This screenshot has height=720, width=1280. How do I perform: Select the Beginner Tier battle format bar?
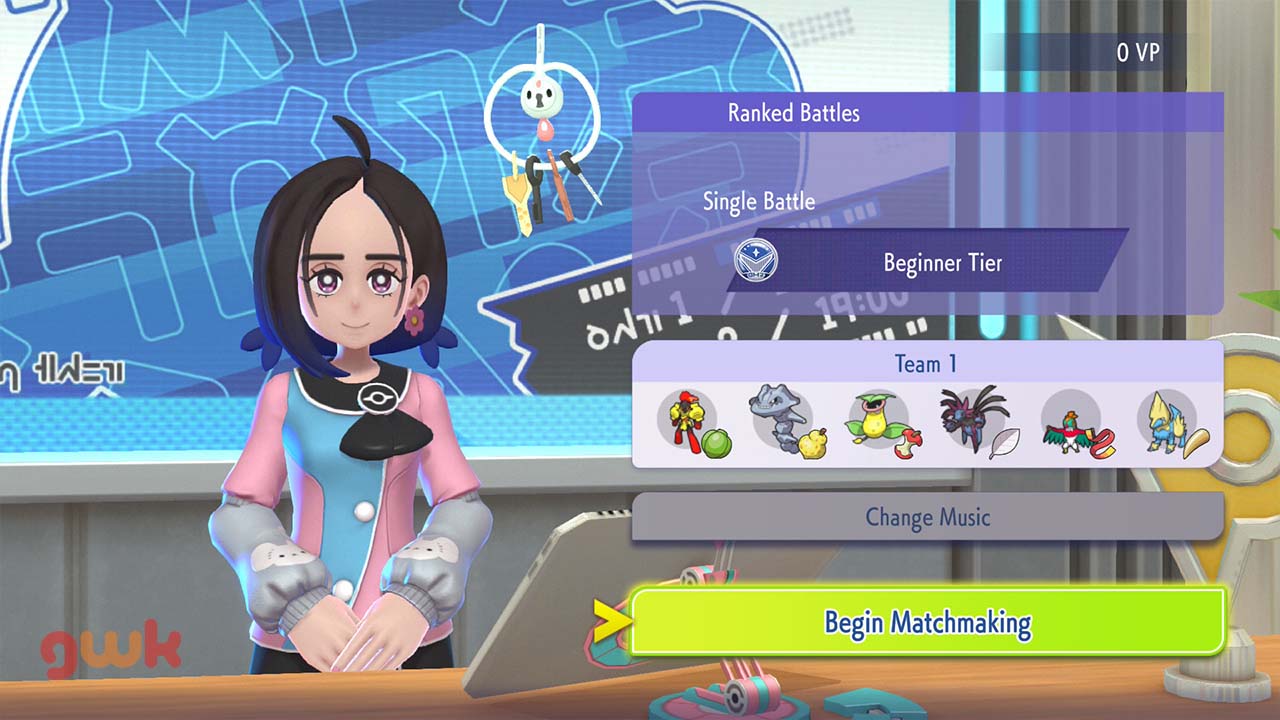point(930,263)
